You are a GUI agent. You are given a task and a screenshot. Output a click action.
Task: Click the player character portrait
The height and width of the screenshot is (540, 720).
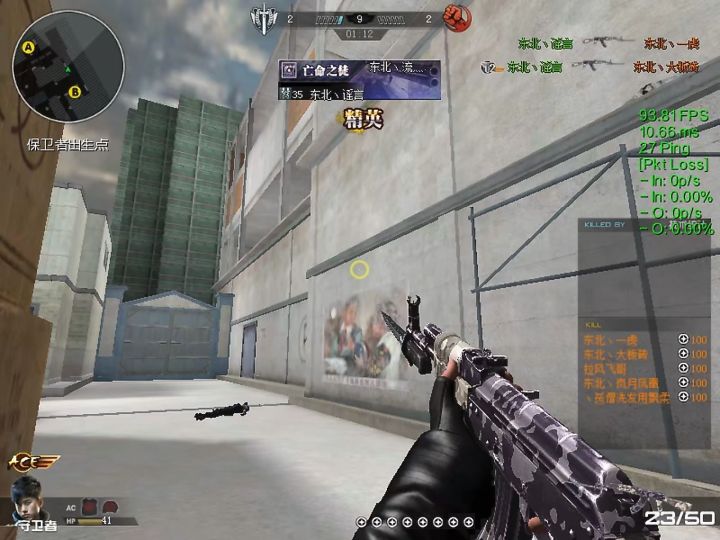click(x=27, y=498)
